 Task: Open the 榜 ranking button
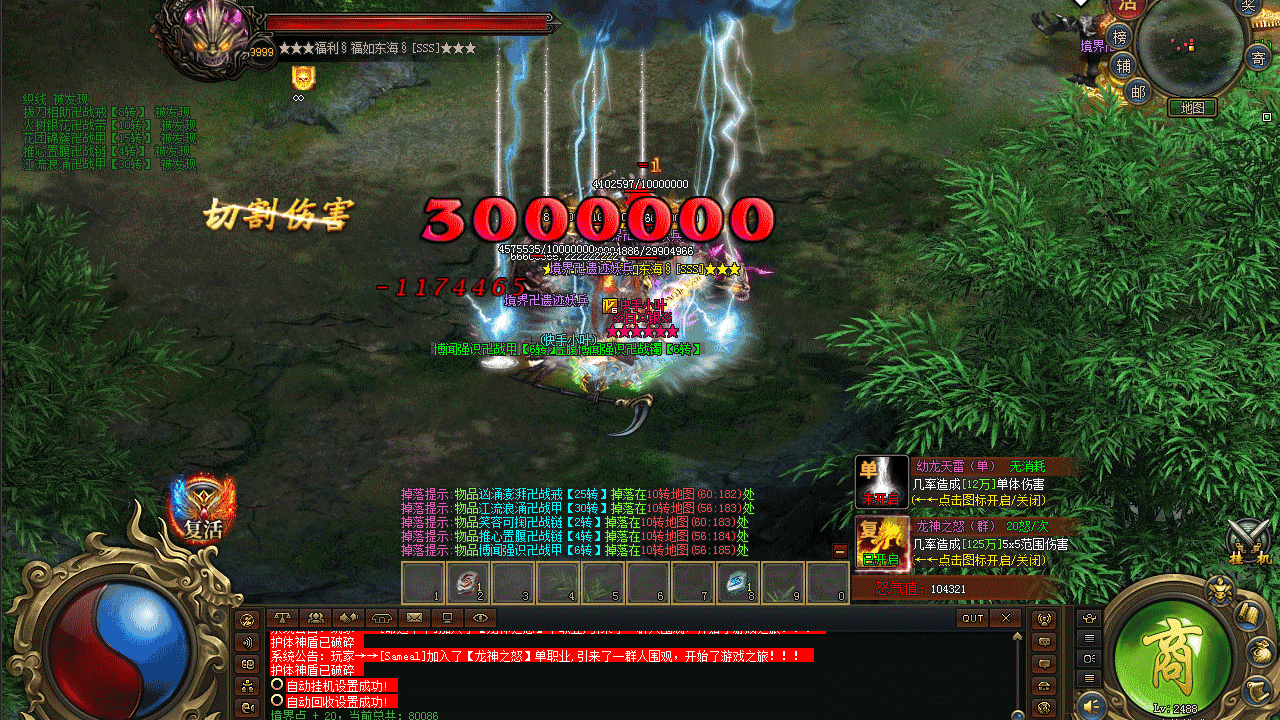[x=1120, y=38]
